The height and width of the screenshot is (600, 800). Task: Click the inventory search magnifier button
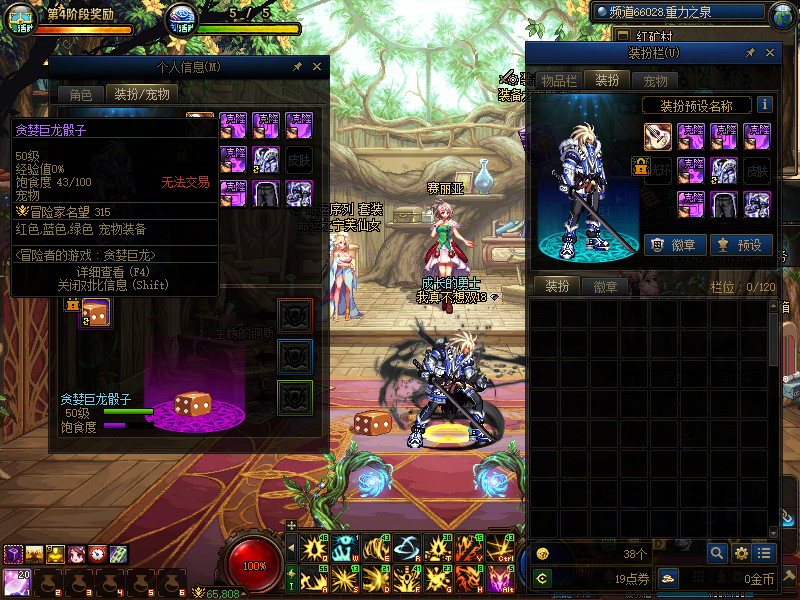coord(717,552)
